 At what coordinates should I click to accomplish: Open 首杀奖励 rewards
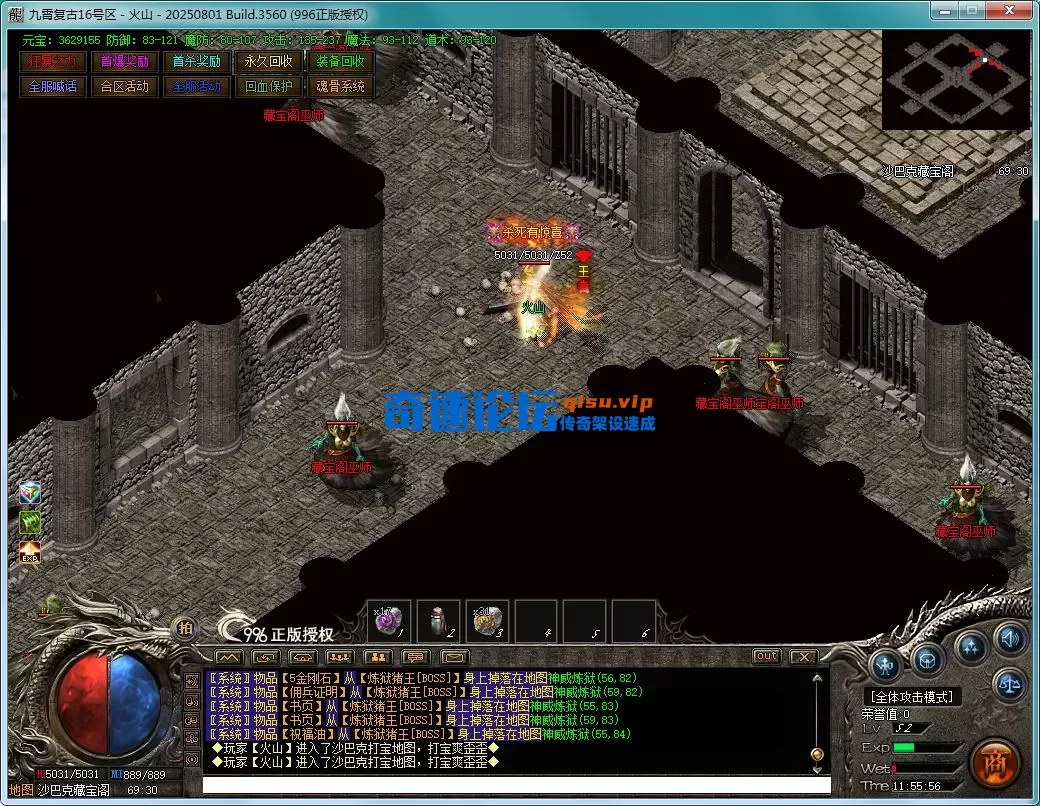click(x=196, y=62)
